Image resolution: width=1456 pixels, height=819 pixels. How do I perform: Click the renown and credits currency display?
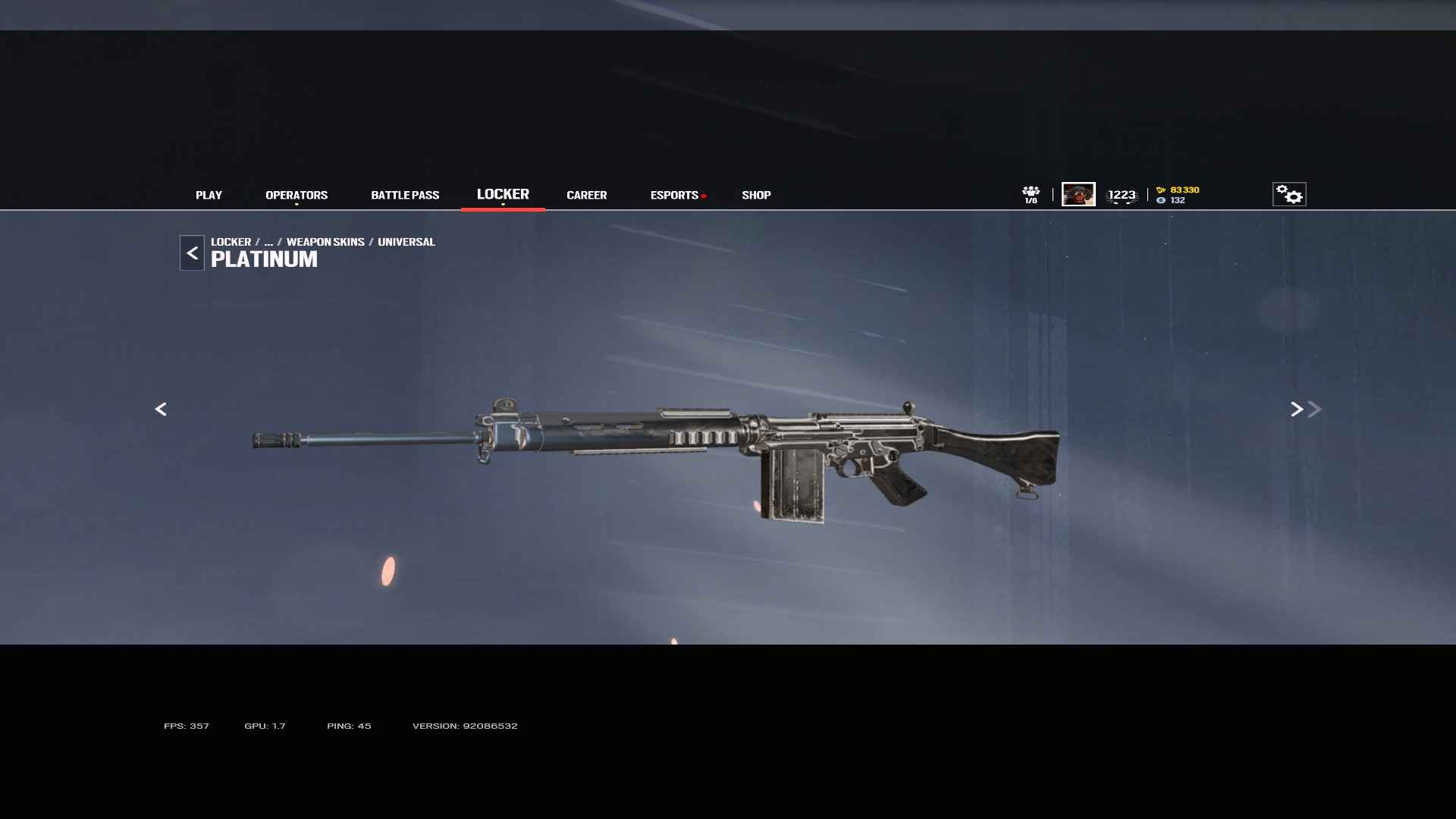[x=1178, y=195]
